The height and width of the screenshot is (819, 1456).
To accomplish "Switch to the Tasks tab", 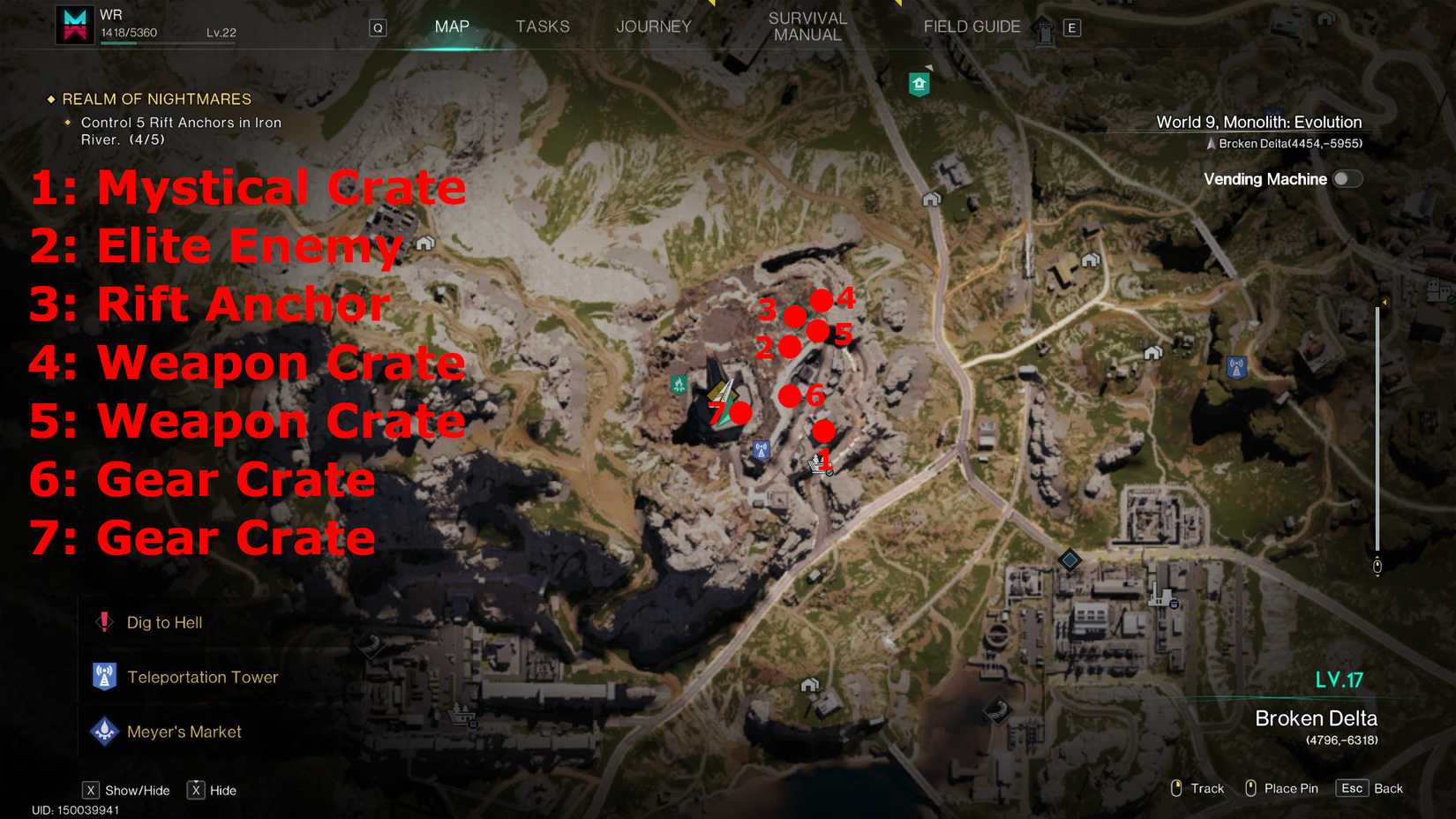I will tap(543, 26).
